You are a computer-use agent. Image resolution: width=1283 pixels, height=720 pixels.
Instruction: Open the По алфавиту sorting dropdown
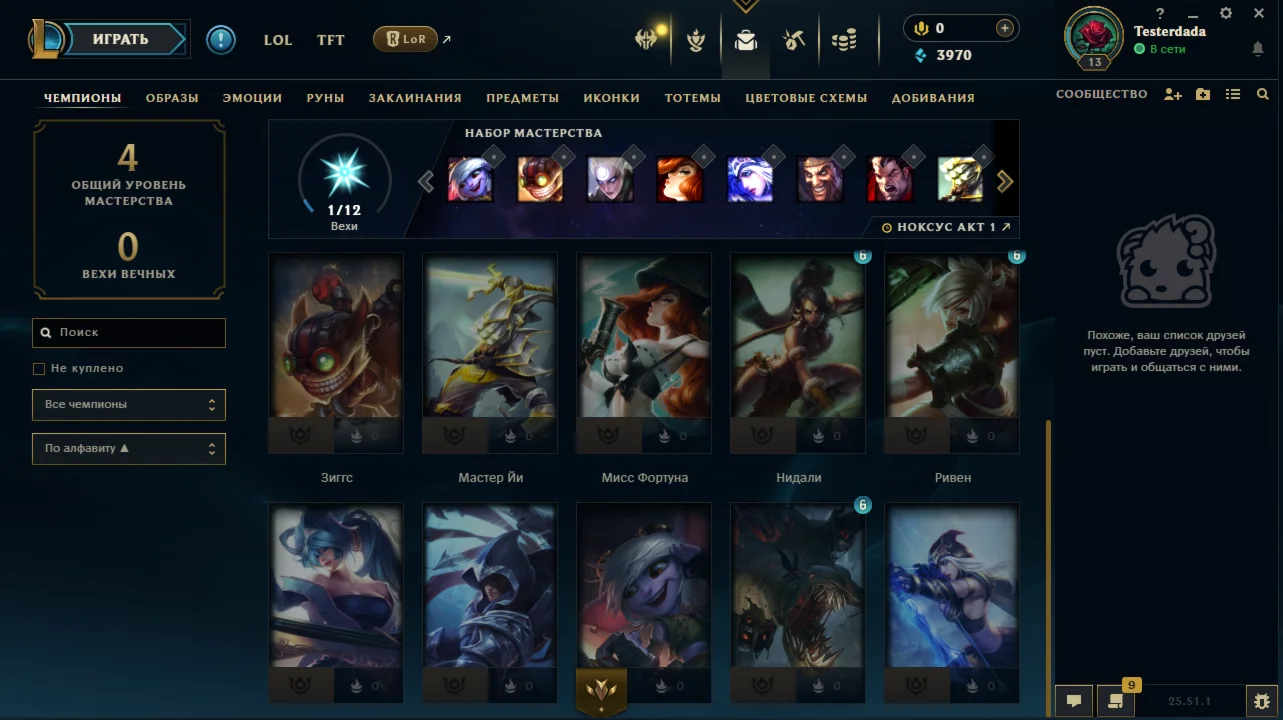point(128,448)
